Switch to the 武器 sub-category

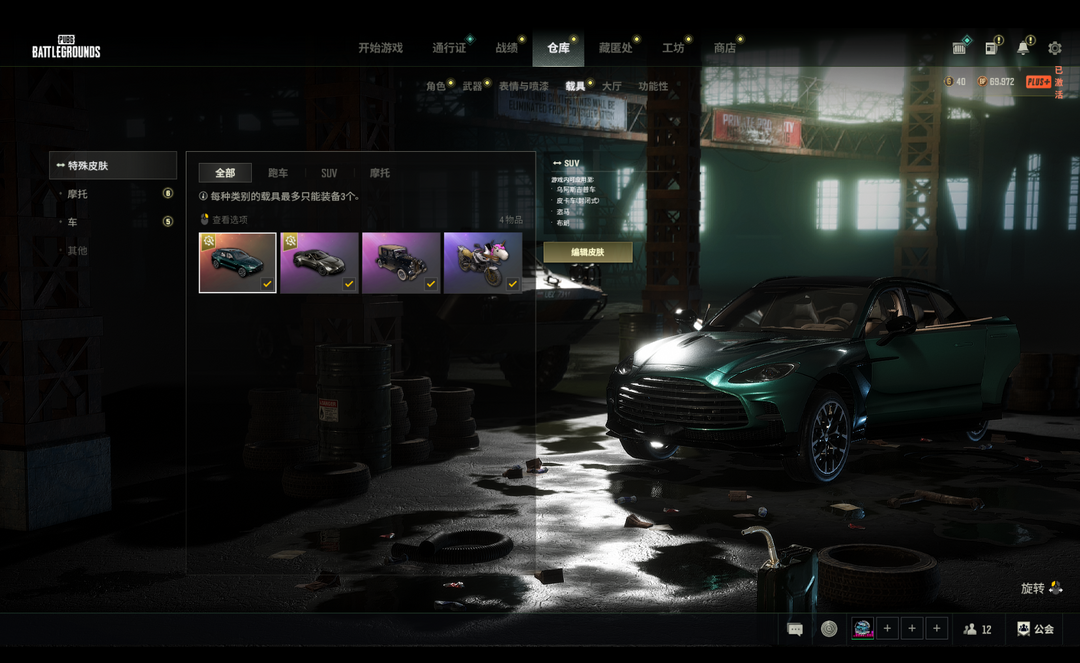(x=472, y=87)
